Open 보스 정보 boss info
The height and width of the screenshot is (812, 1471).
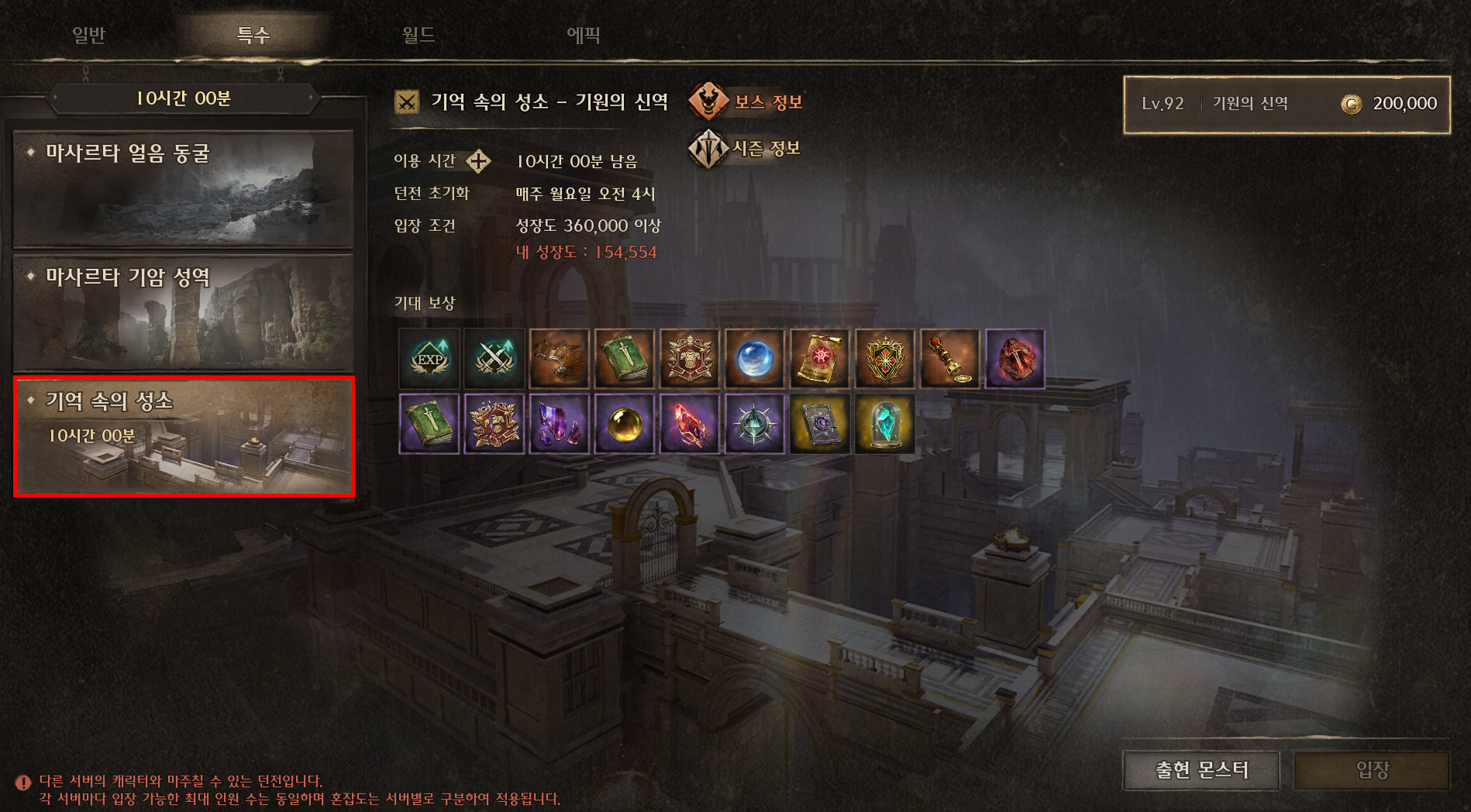[746, 101]
